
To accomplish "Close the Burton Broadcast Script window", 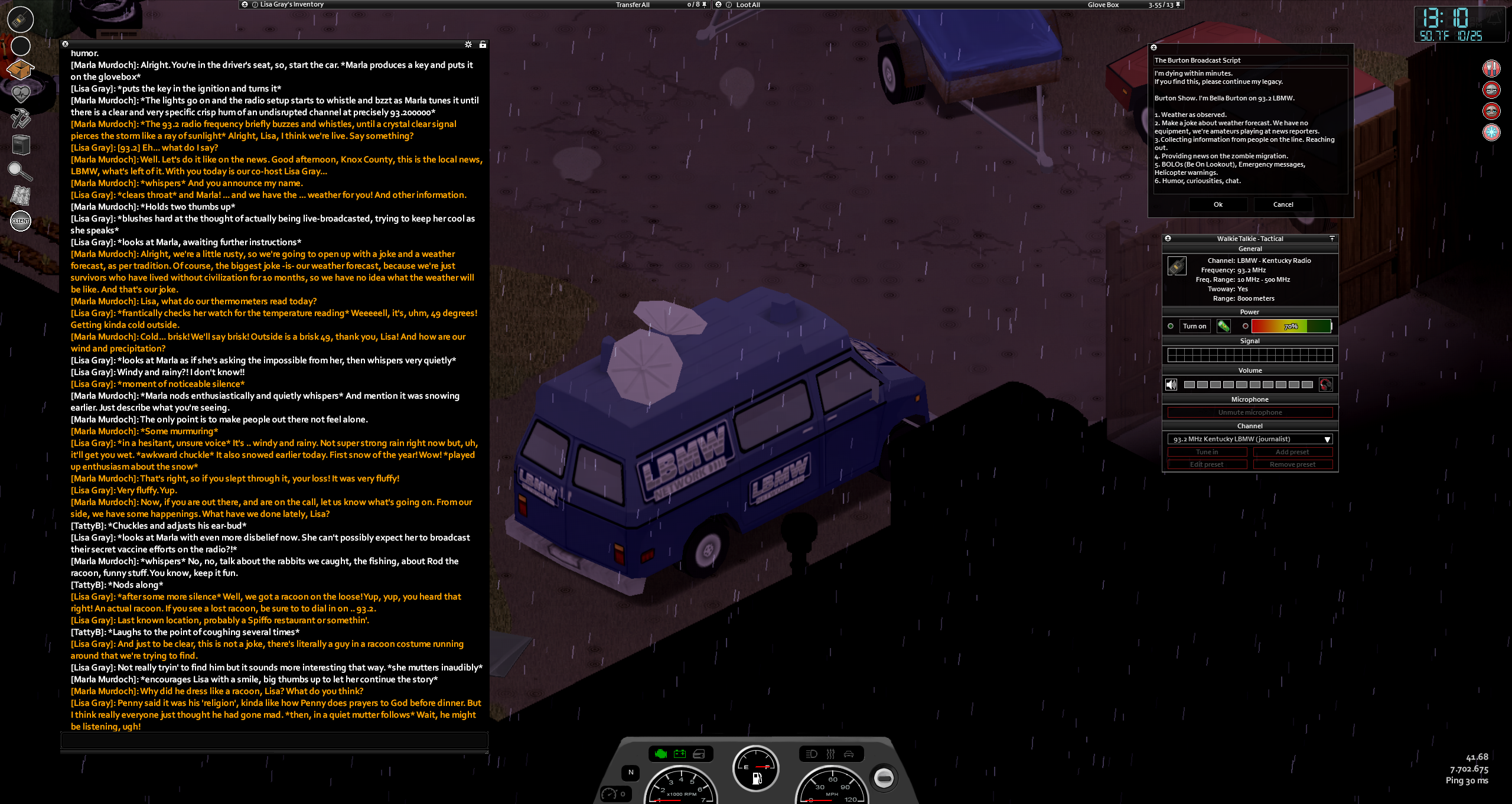I will (x=1153, y=47).
